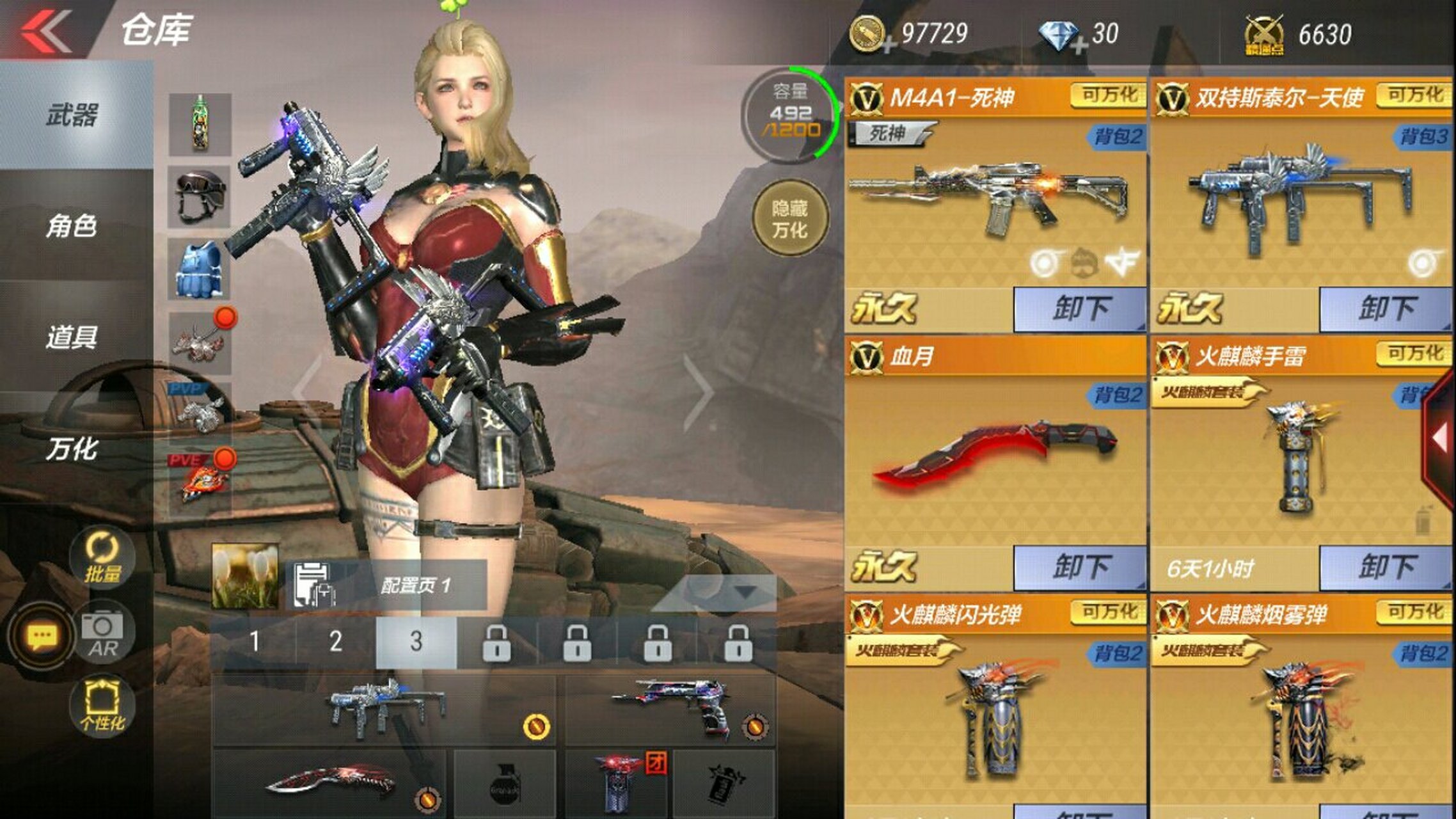Viewport: 1456px width, 819px height.
Task: Switch to loadout bag 2
Action: 335,642
